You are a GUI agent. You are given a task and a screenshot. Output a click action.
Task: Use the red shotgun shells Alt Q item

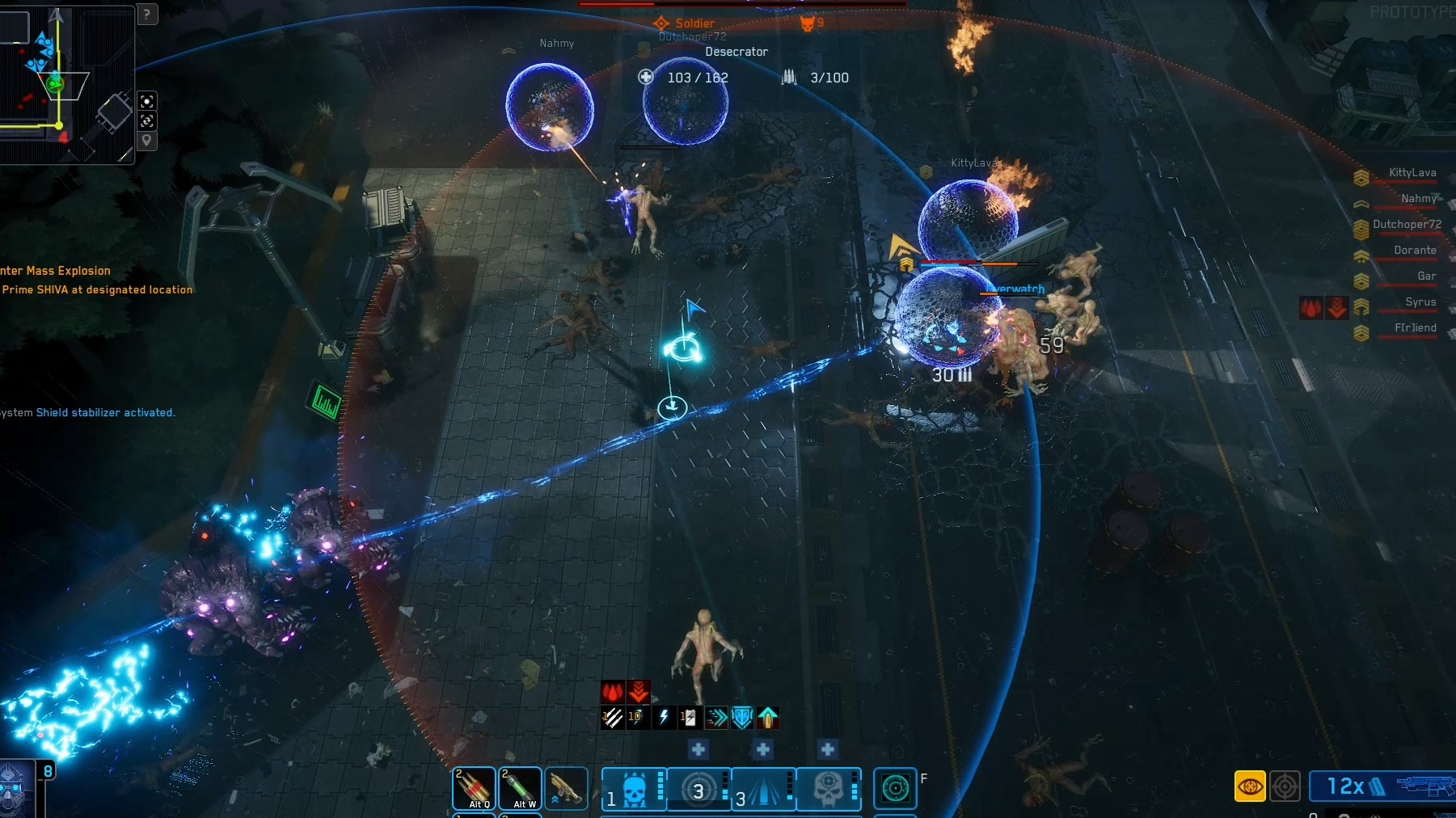(x=474, y=788)
